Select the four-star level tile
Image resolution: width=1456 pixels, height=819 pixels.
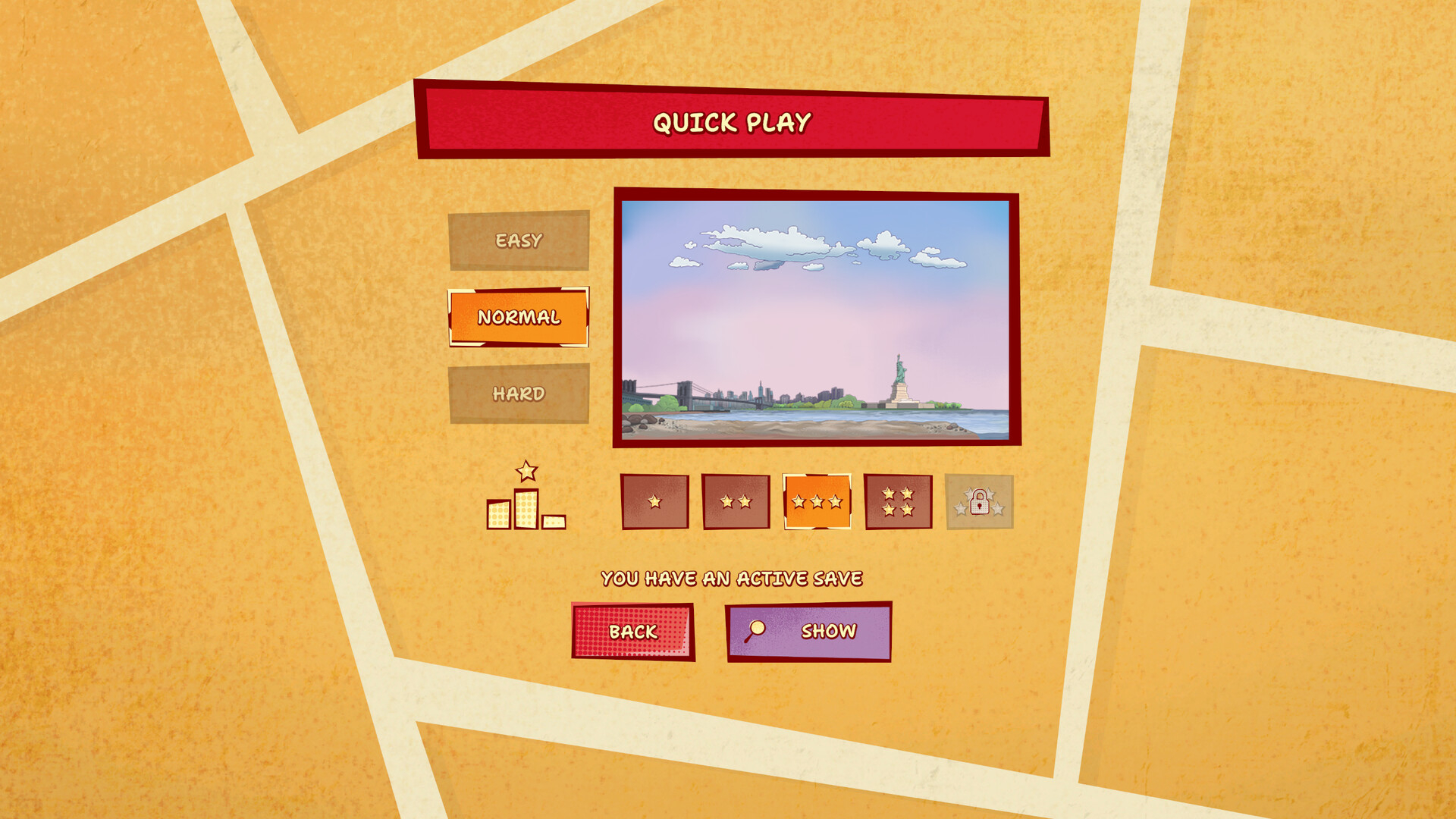(x=898, y=501)
